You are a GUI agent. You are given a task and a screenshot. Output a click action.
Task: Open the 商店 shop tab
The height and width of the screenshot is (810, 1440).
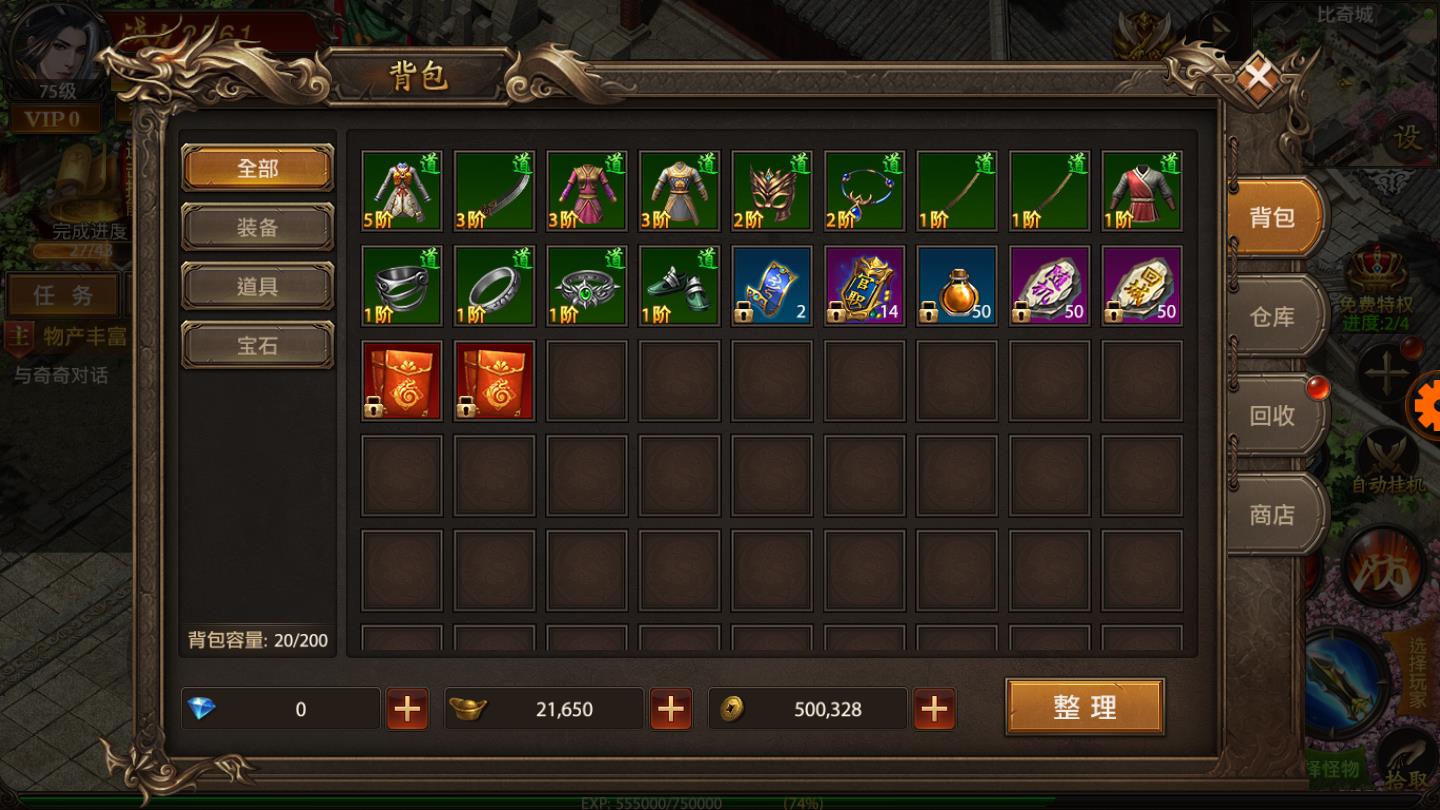[1272, 514]
